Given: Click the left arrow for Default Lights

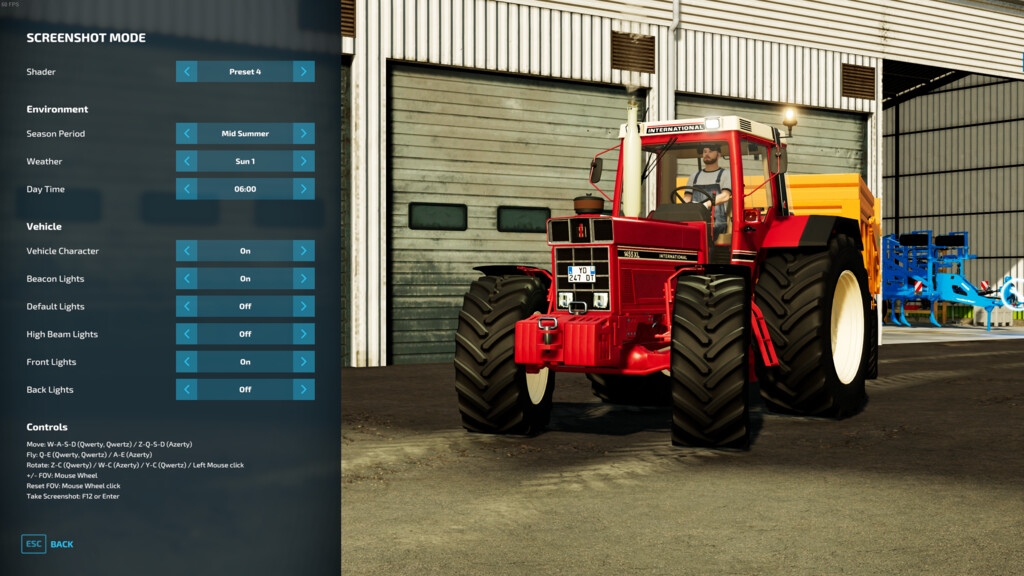Looking at the screenshot, I should [x=186, y=306].
